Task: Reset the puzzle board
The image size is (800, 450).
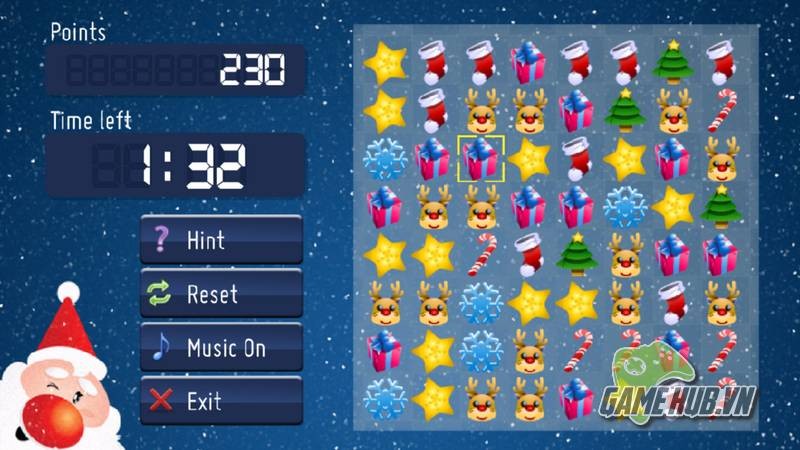Action: (x=221, y=294)
